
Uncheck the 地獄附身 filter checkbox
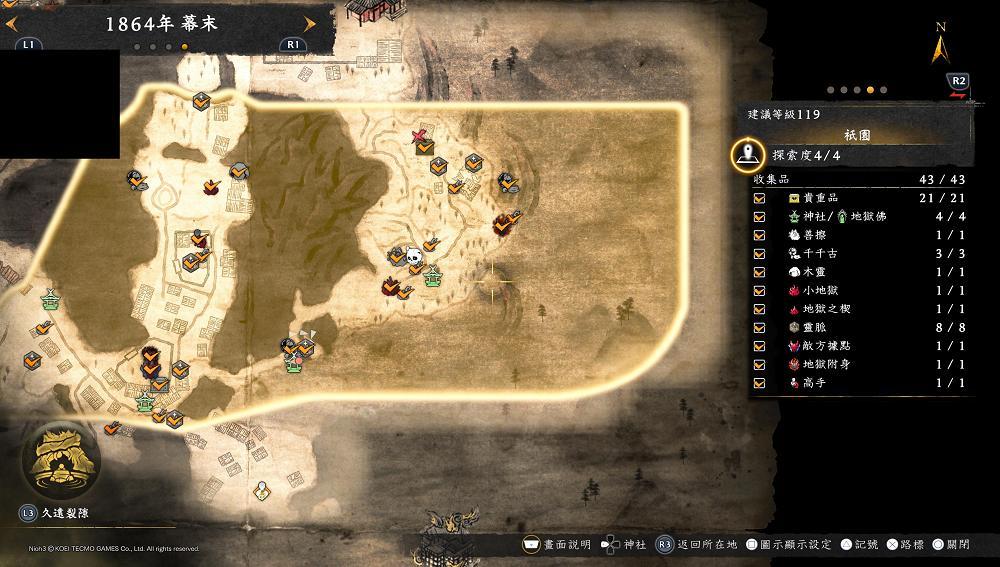pos(760,364)
